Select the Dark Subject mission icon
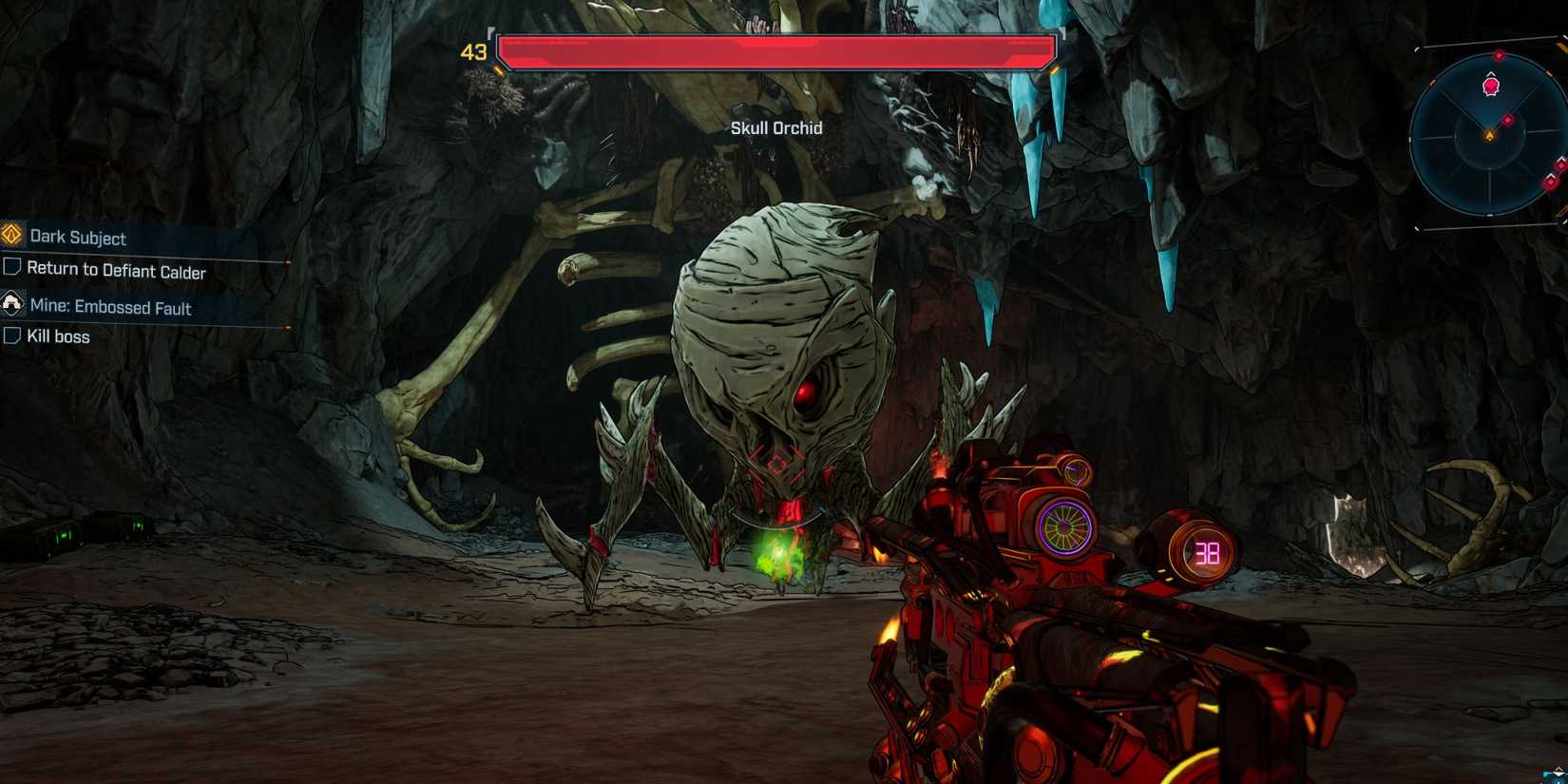This screenshot has height=784, width=1568. pos(11,238)
